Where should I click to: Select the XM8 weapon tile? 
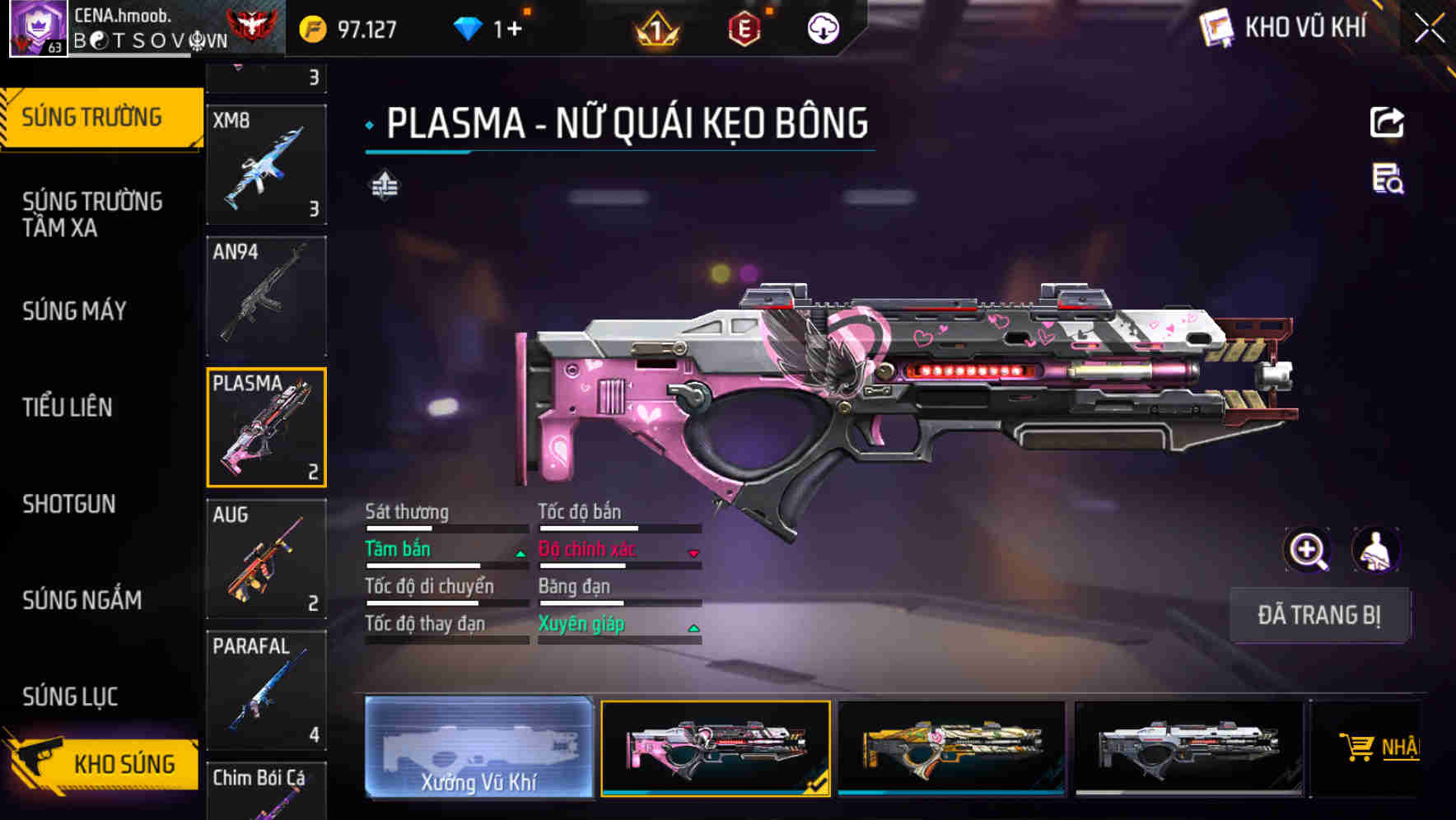point(266,165)
